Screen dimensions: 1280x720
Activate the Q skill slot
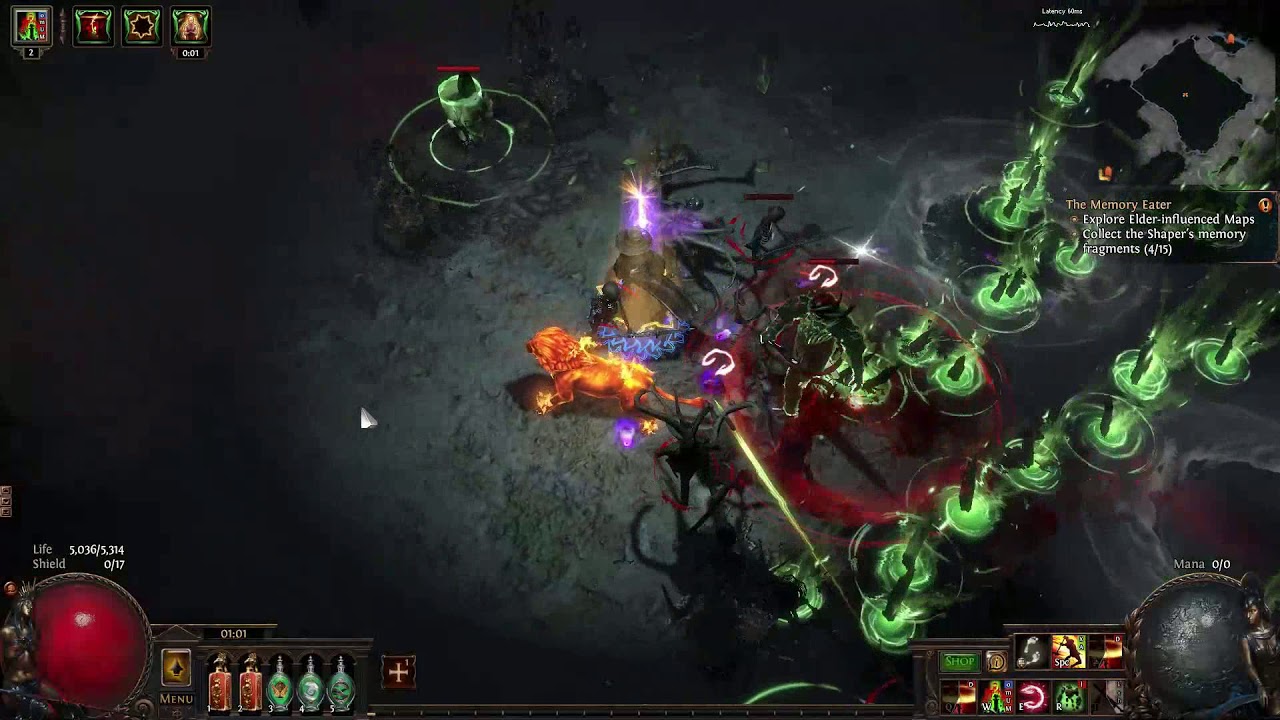click(x=958, y=695)
